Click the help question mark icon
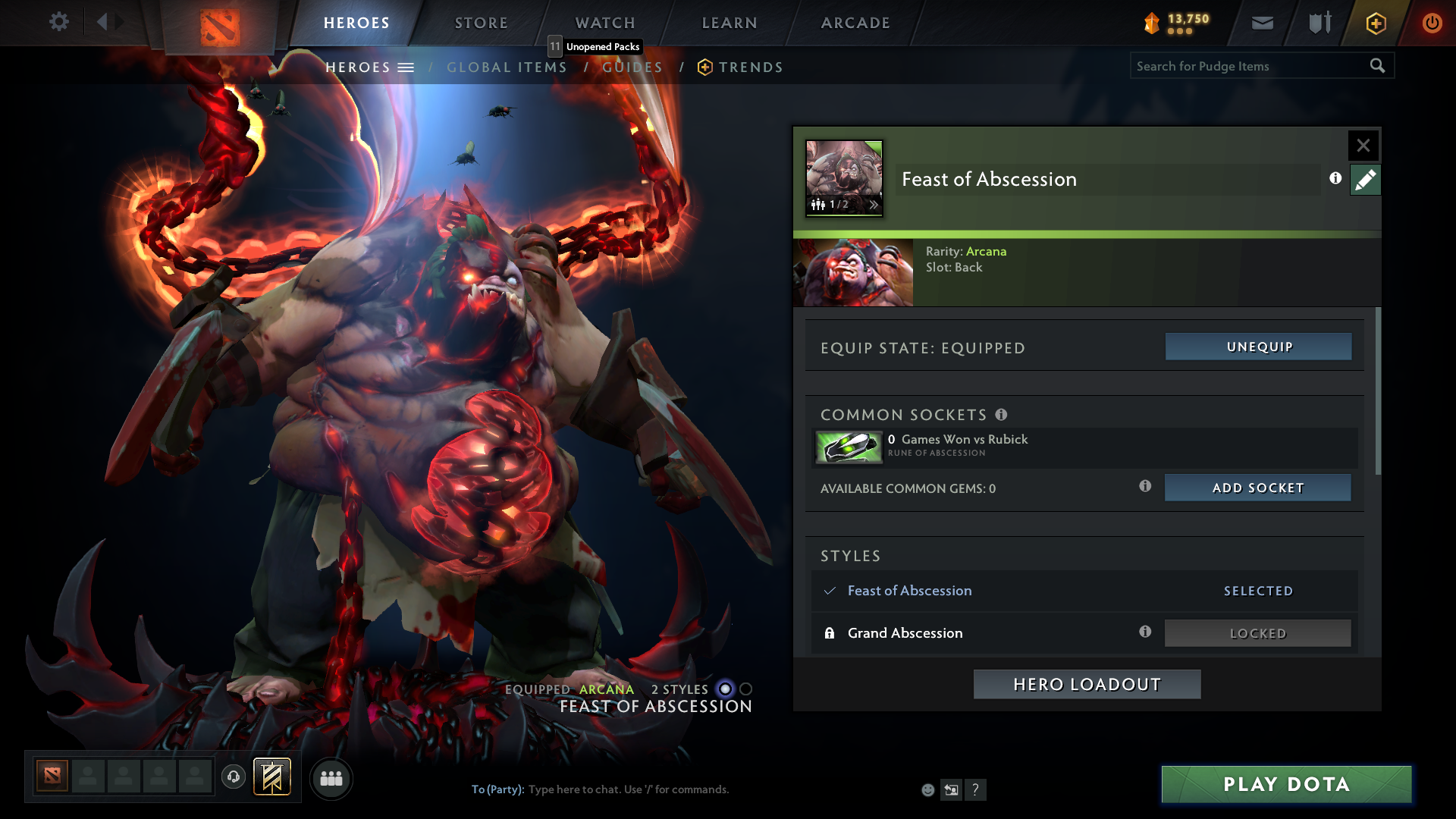The image size is (1456, 819). point(976,789)
